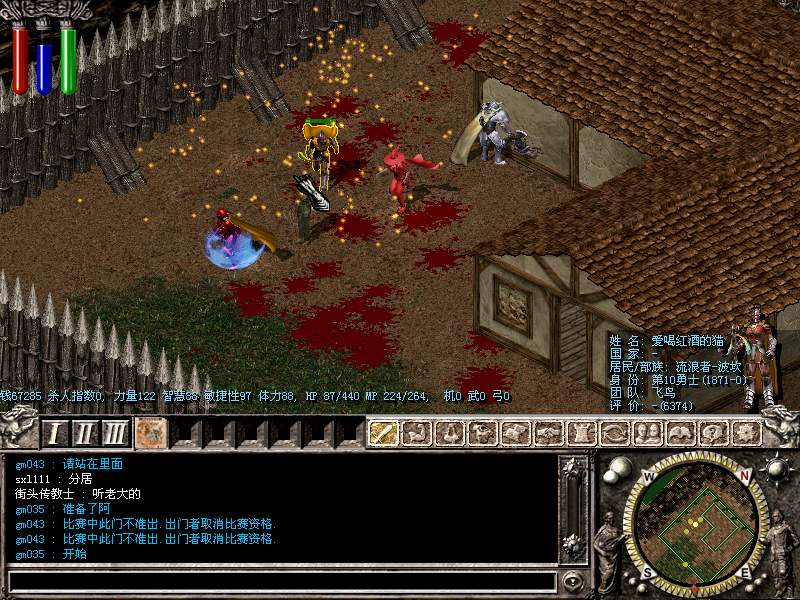
Task: Click the circular arrows icon button
Action: coord(614,433)
